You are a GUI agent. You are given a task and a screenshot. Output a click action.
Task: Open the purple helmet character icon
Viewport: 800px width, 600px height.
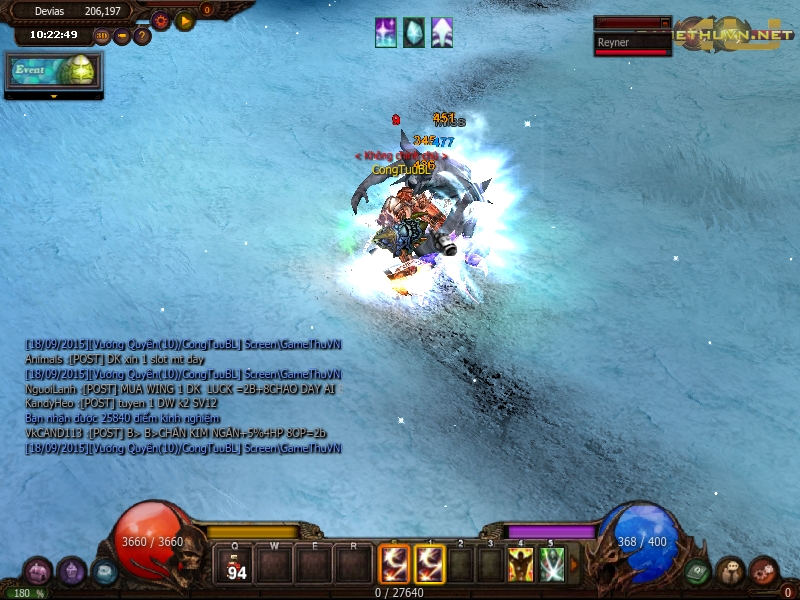point(71,572)
